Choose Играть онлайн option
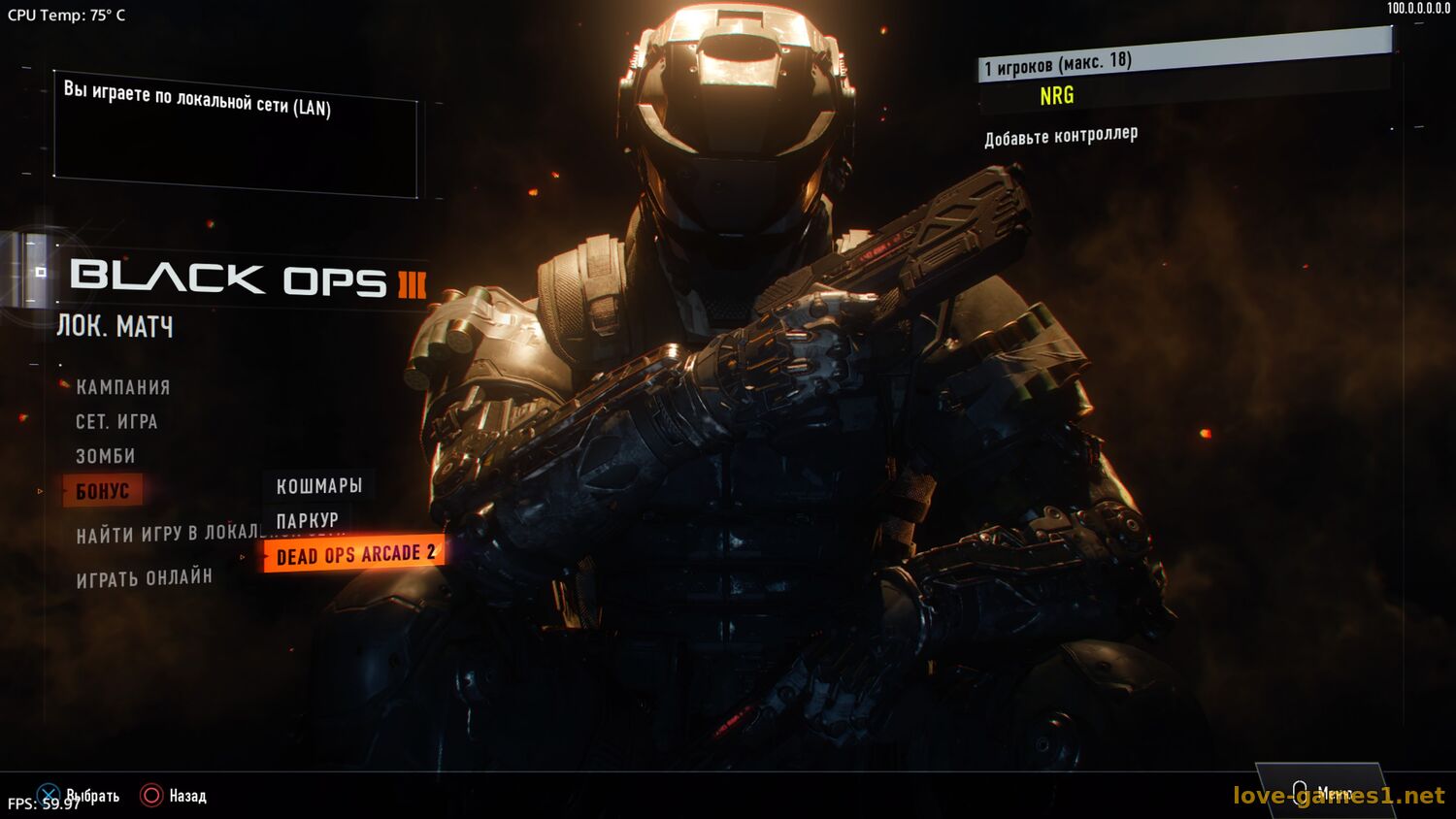Viewport: 1456px width, 819px height. pos(145,578)
